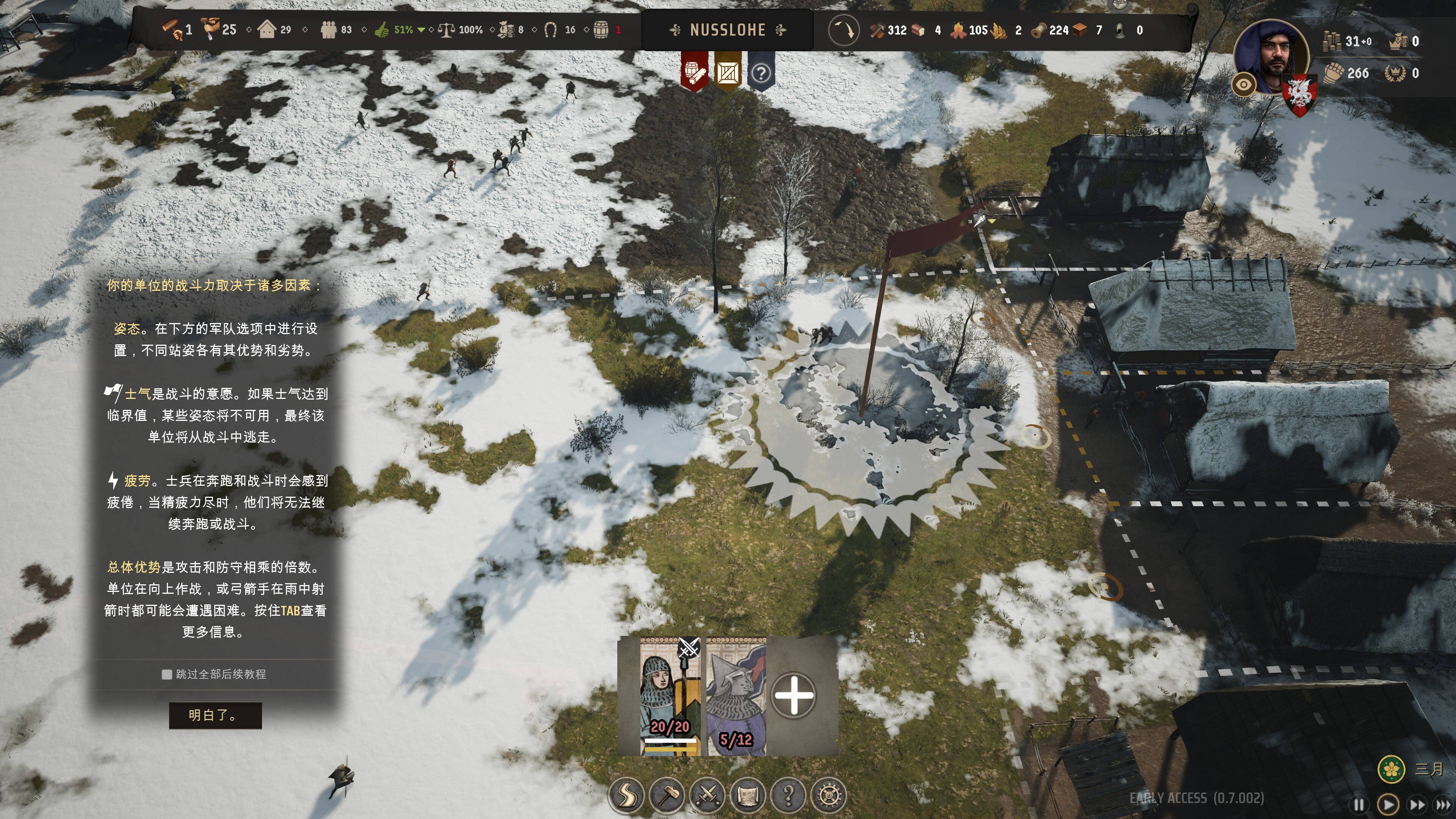Viewport: 1456px width, 819px height.
Task: Open the construction hammer menu
Action: [x=667, y=795]
